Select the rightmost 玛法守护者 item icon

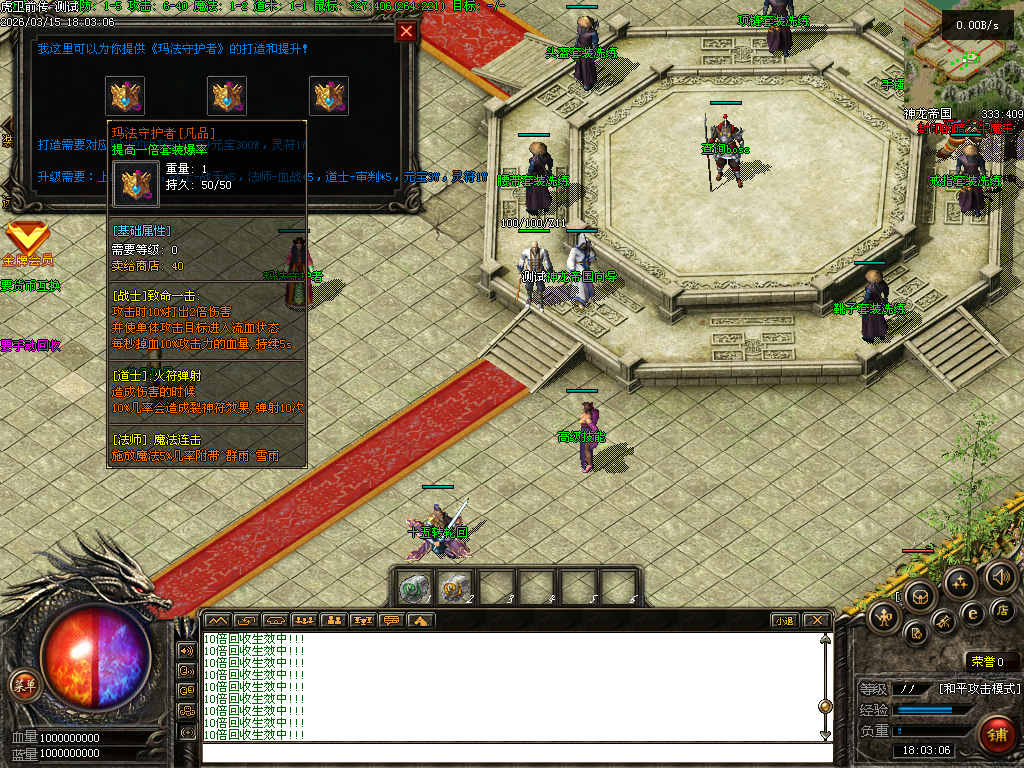tap(328, 96)
